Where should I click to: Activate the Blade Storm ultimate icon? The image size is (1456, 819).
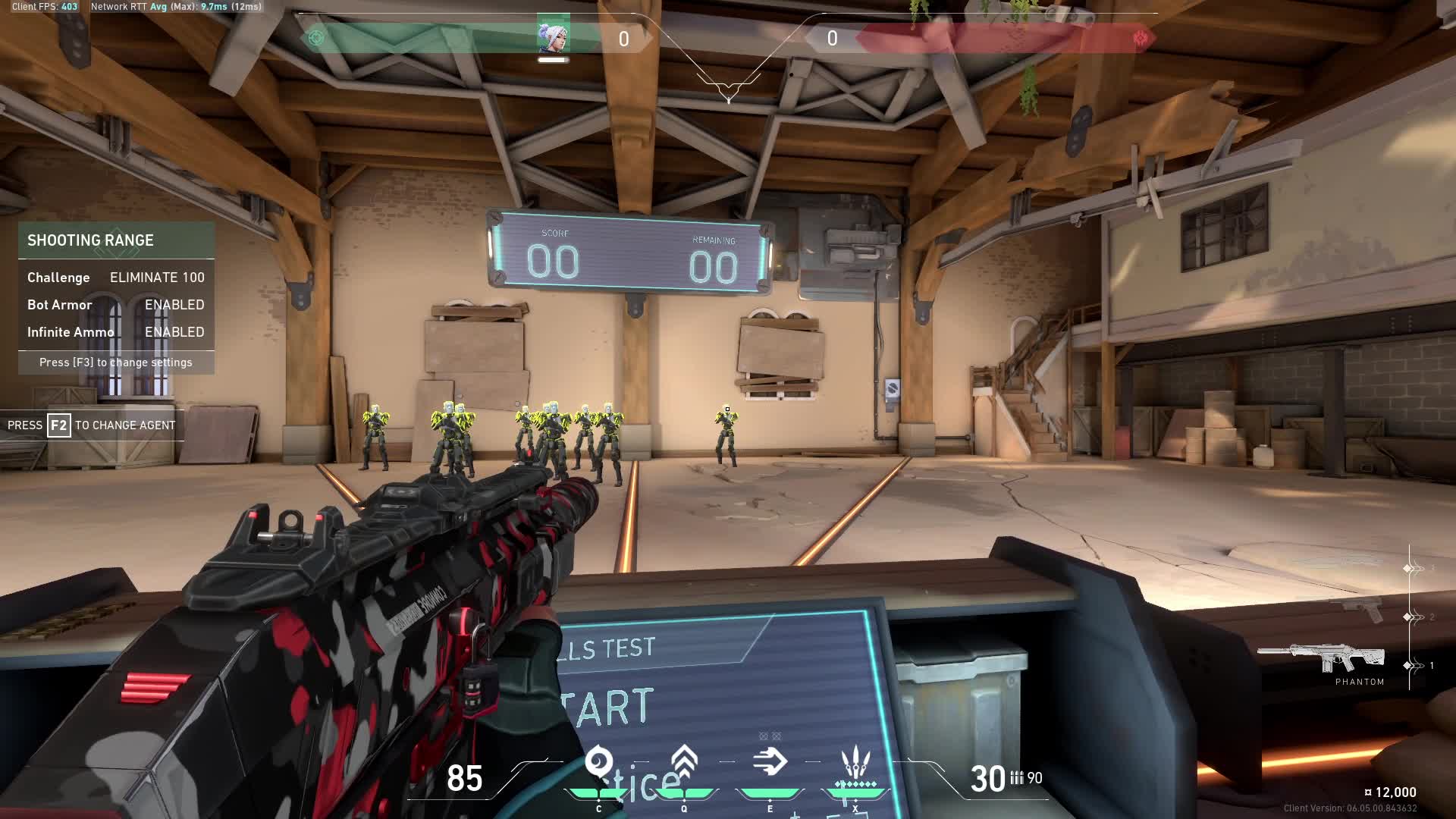tap(855, 764)
